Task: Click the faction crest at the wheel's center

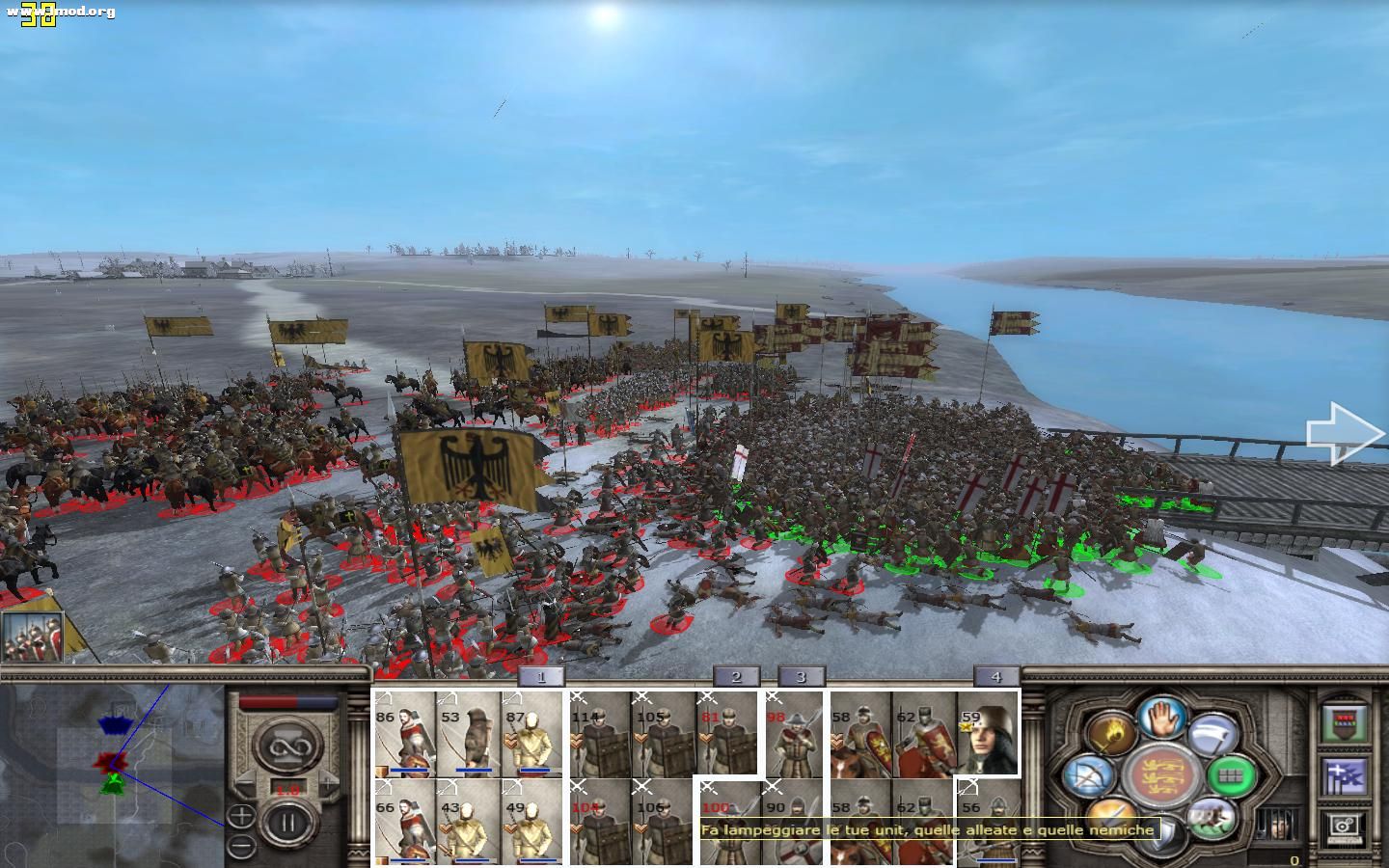Action: pyautogui.click(x=1162, y=776)
